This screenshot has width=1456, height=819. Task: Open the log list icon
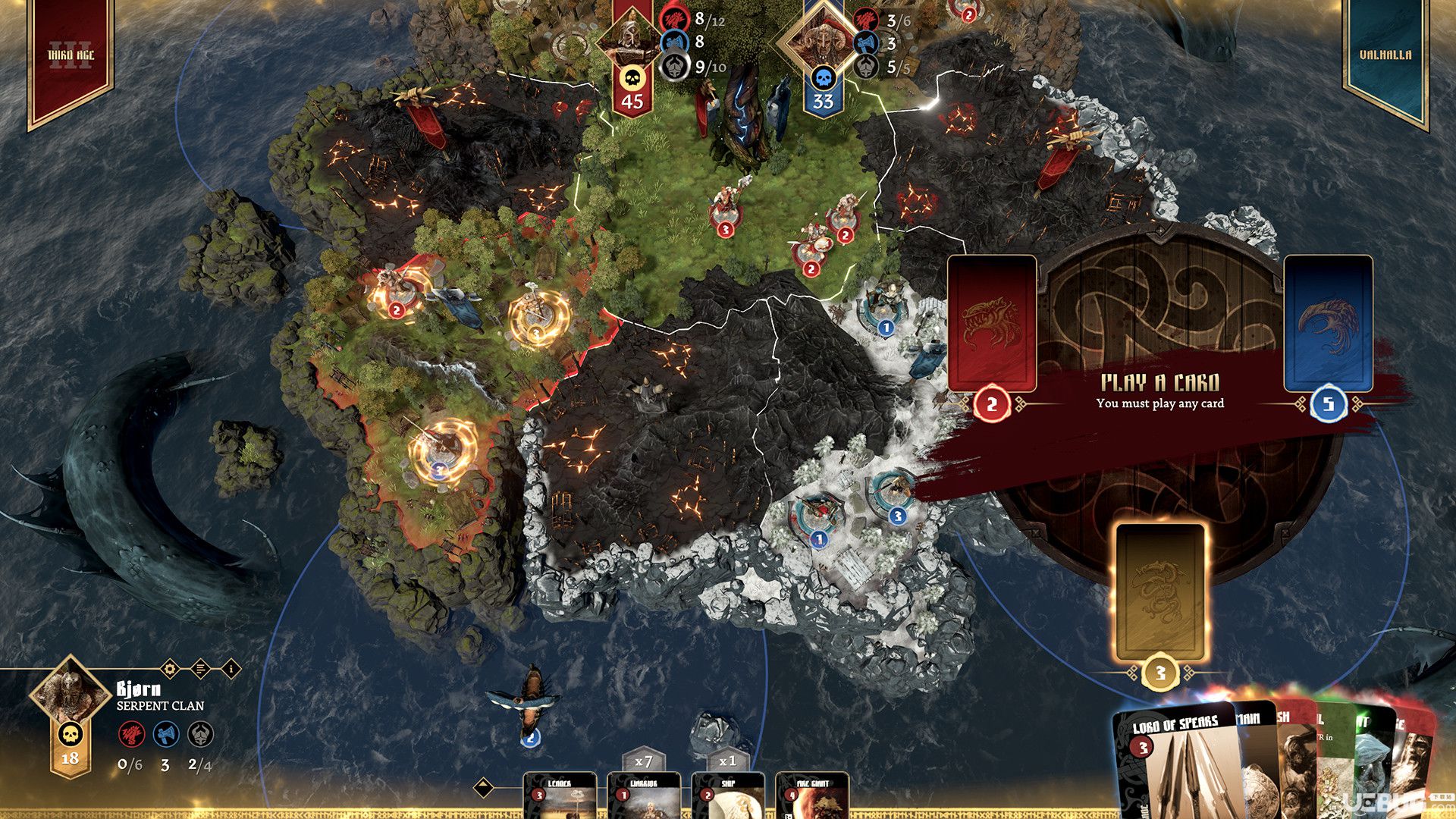pos(200,669)
